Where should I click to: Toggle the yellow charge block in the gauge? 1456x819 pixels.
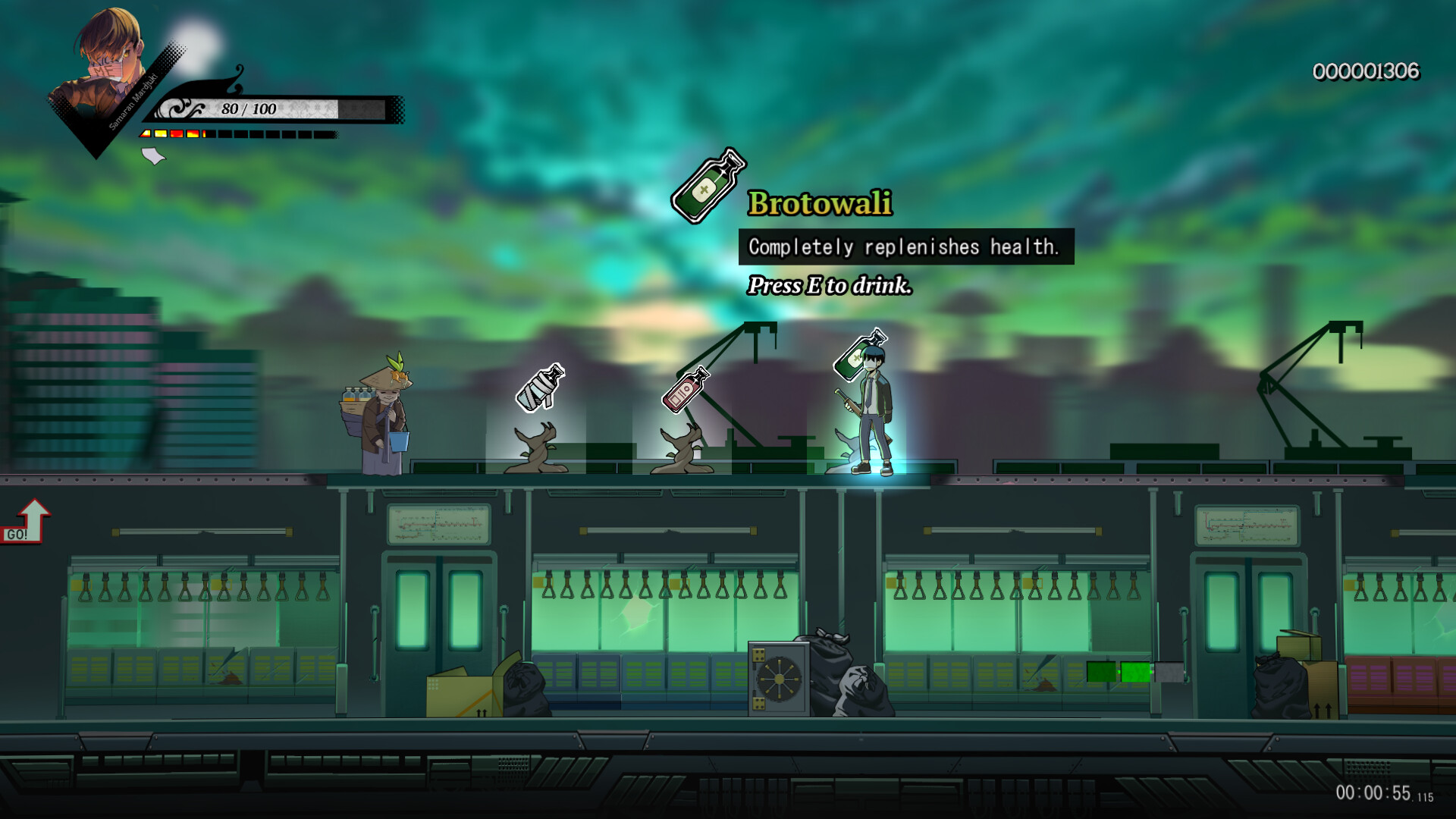(161, 133)
